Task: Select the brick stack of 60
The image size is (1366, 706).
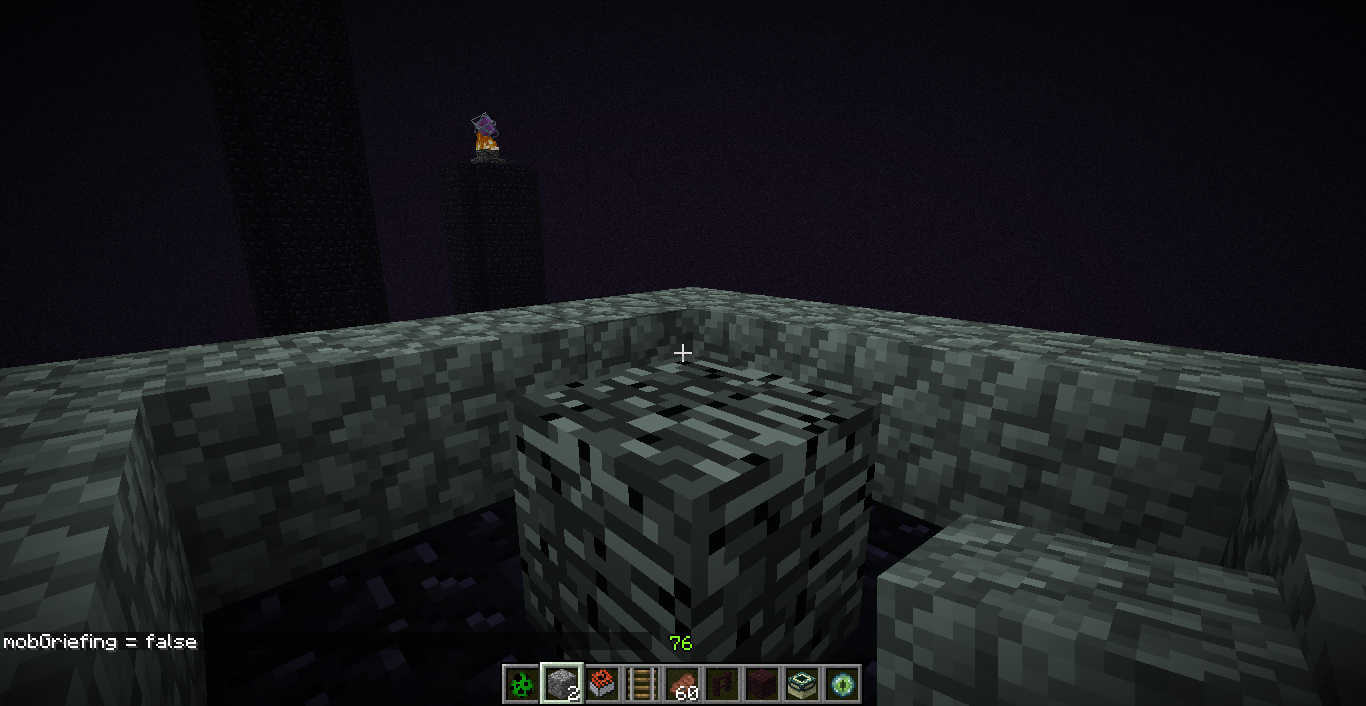Action: pyautogui.click(x=682, y=684)
